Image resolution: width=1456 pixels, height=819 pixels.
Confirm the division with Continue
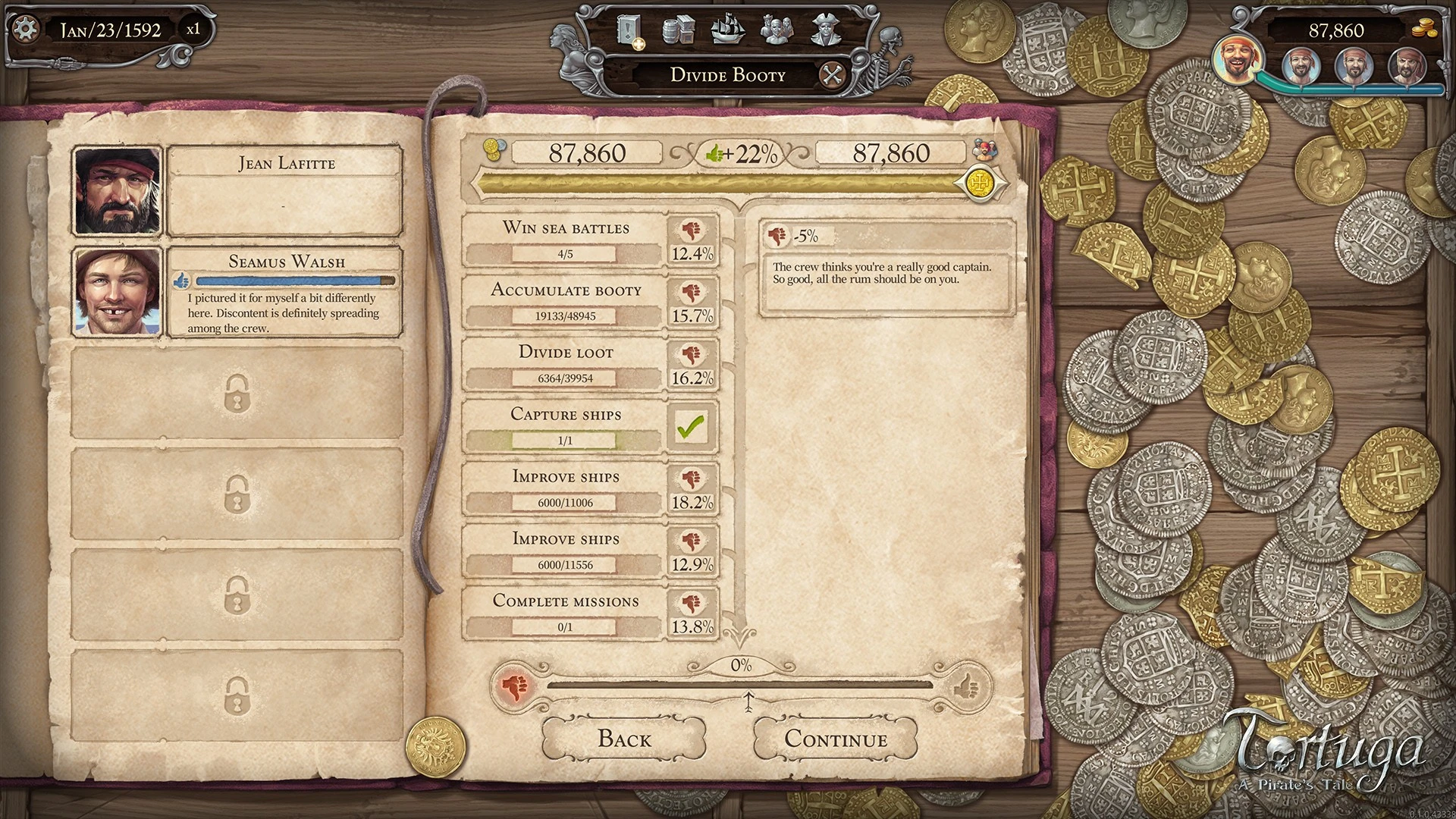(835, 739)
